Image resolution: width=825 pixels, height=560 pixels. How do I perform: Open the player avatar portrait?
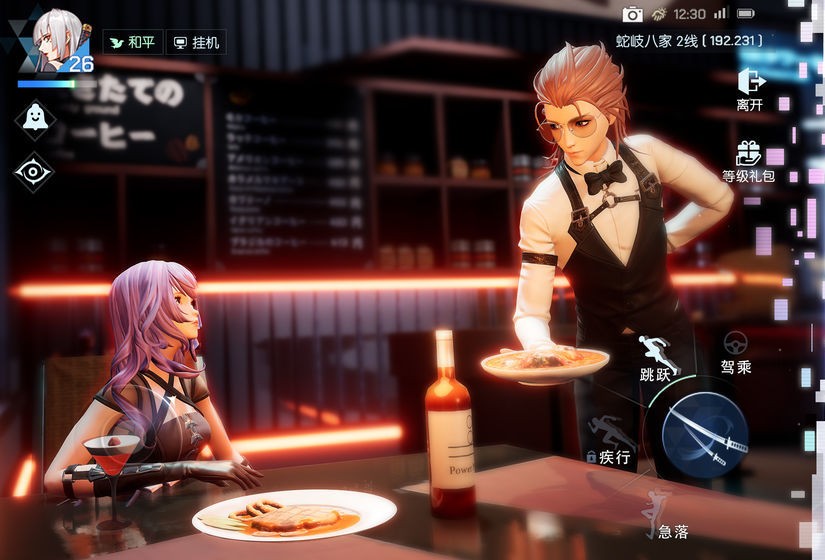click(56, 38)
